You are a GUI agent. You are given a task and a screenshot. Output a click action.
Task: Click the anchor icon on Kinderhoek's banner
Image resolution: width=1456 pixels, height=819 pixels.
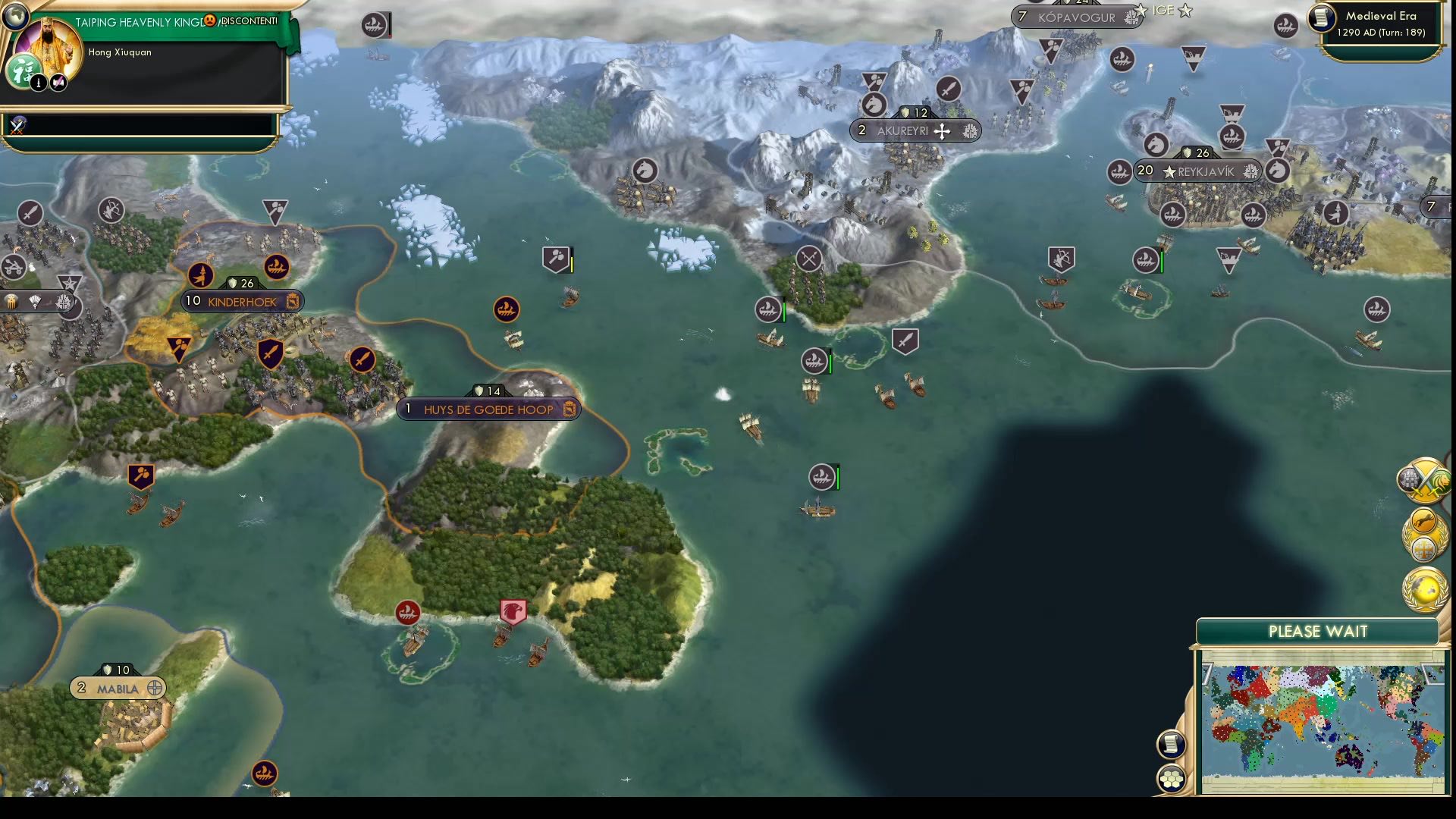(293, 301)
